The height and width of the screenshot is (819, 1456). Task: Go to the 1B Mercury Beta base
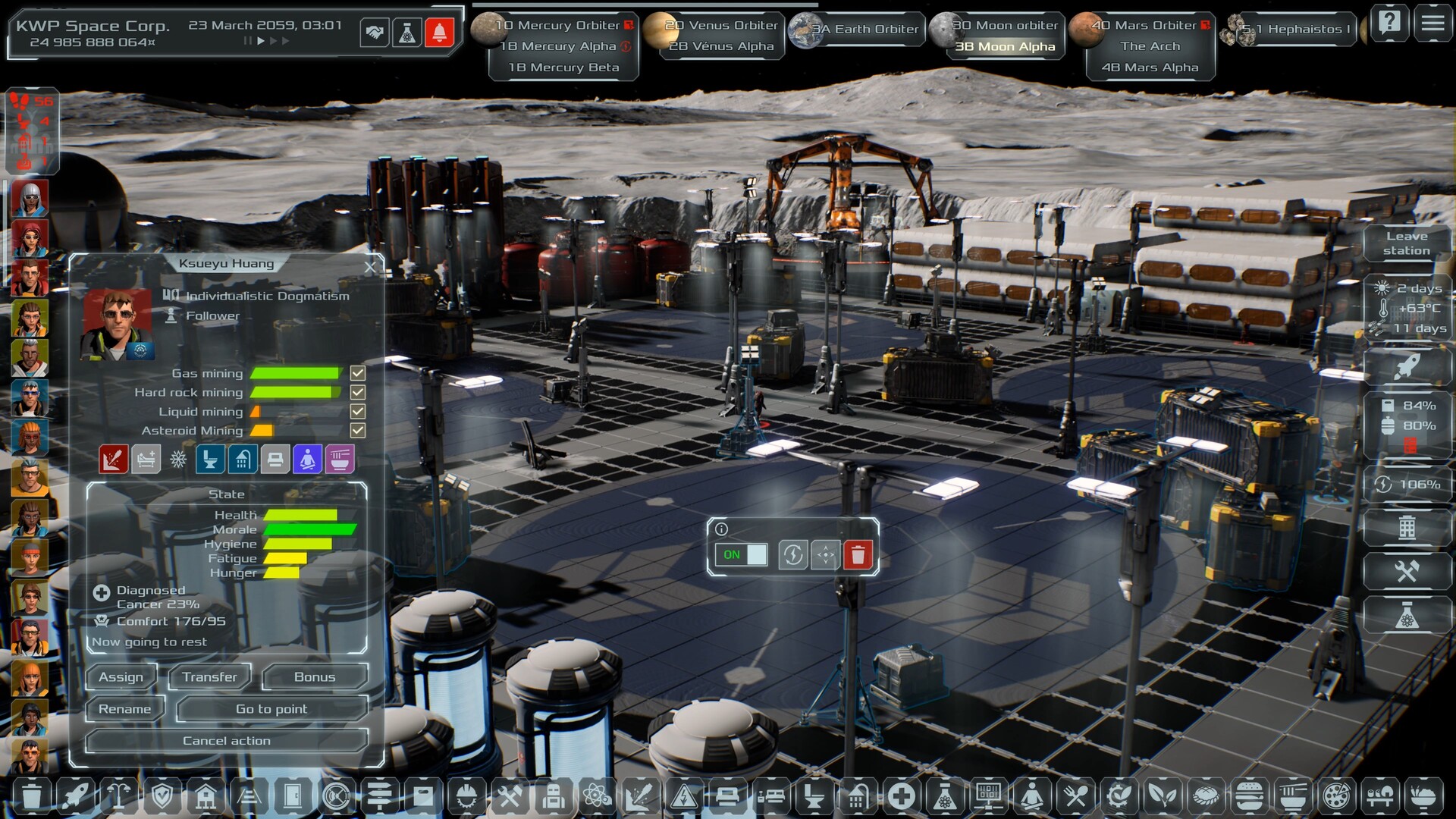point(563,67)
